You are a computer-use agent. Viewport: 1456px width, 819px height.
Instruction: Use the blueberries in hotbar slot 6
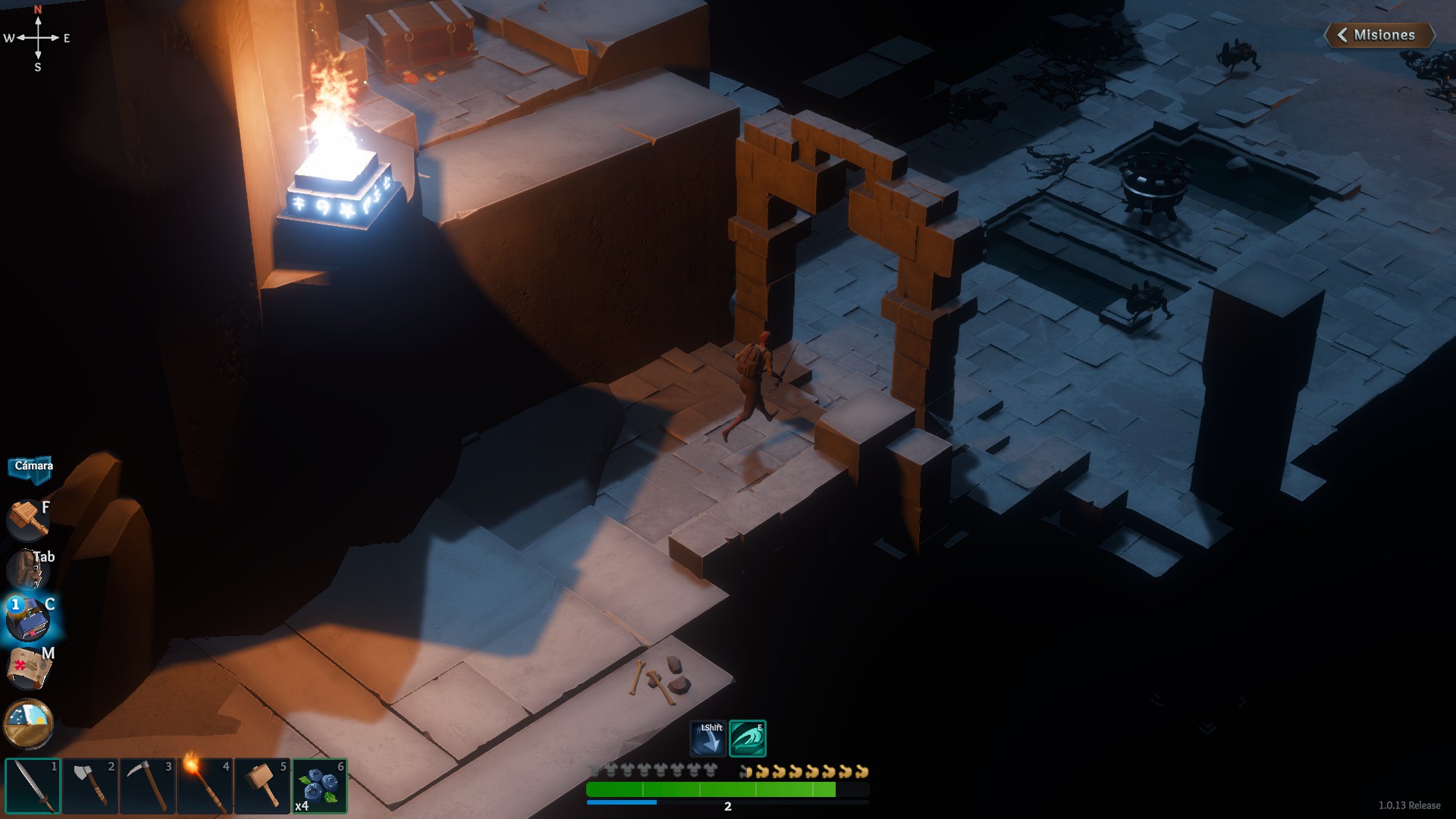pyautogui.click(x=319, y=786)
